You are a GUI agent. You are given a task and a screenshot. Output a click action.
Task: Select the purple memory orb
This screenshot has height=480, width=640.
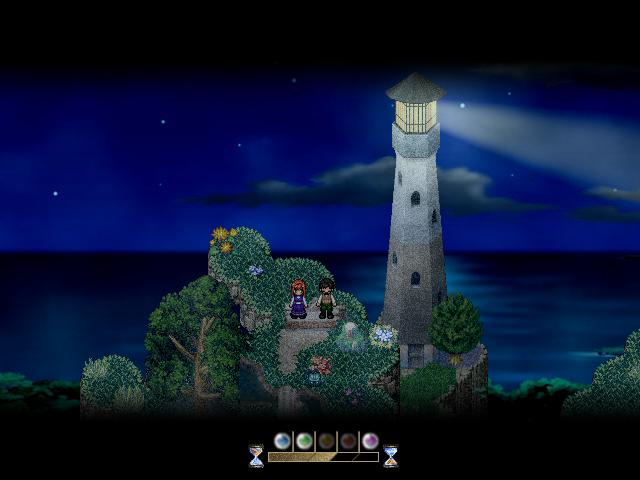[x=370, y=441]
